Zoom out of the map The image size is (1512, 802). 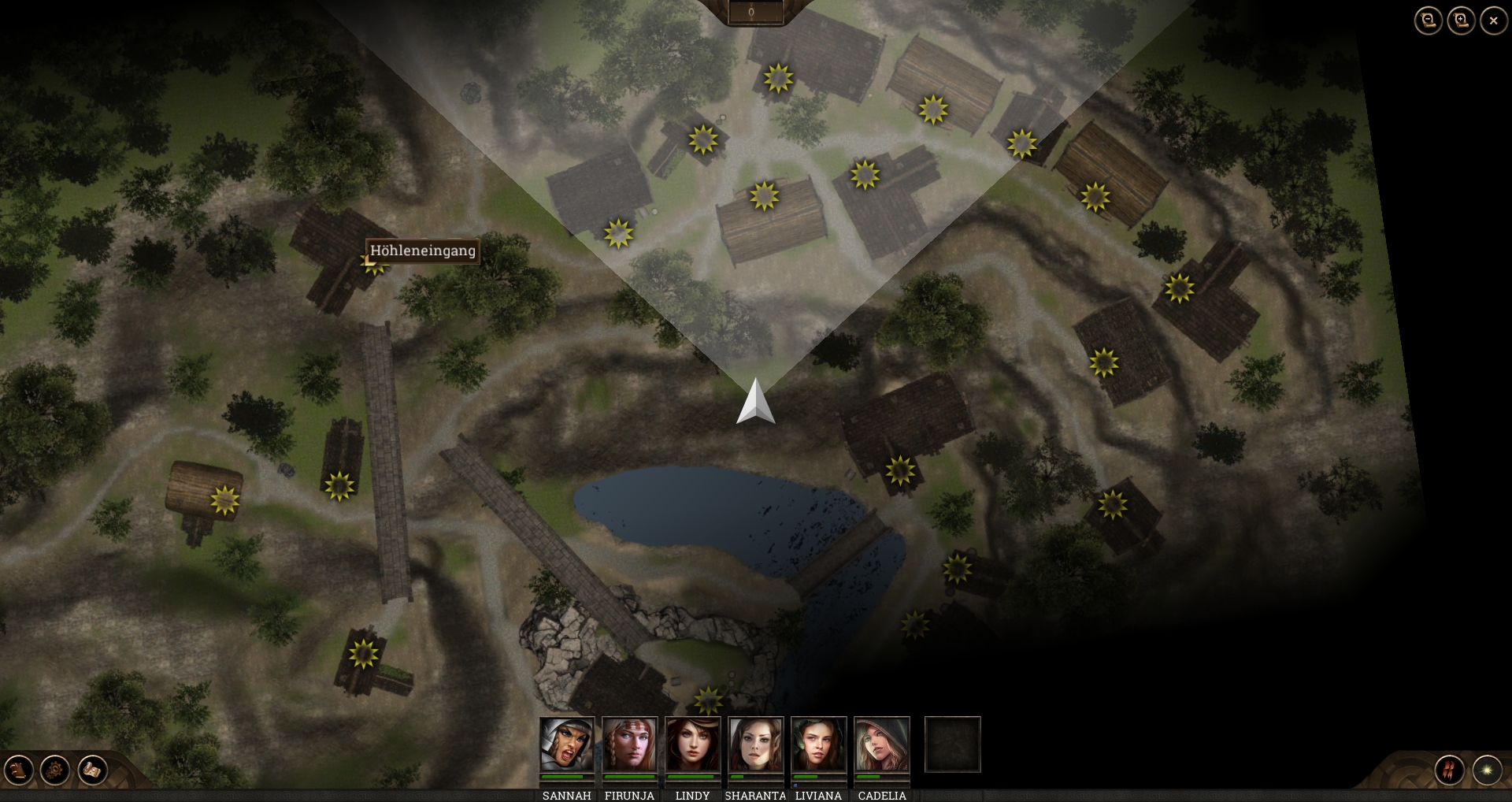click(1428, 20)
